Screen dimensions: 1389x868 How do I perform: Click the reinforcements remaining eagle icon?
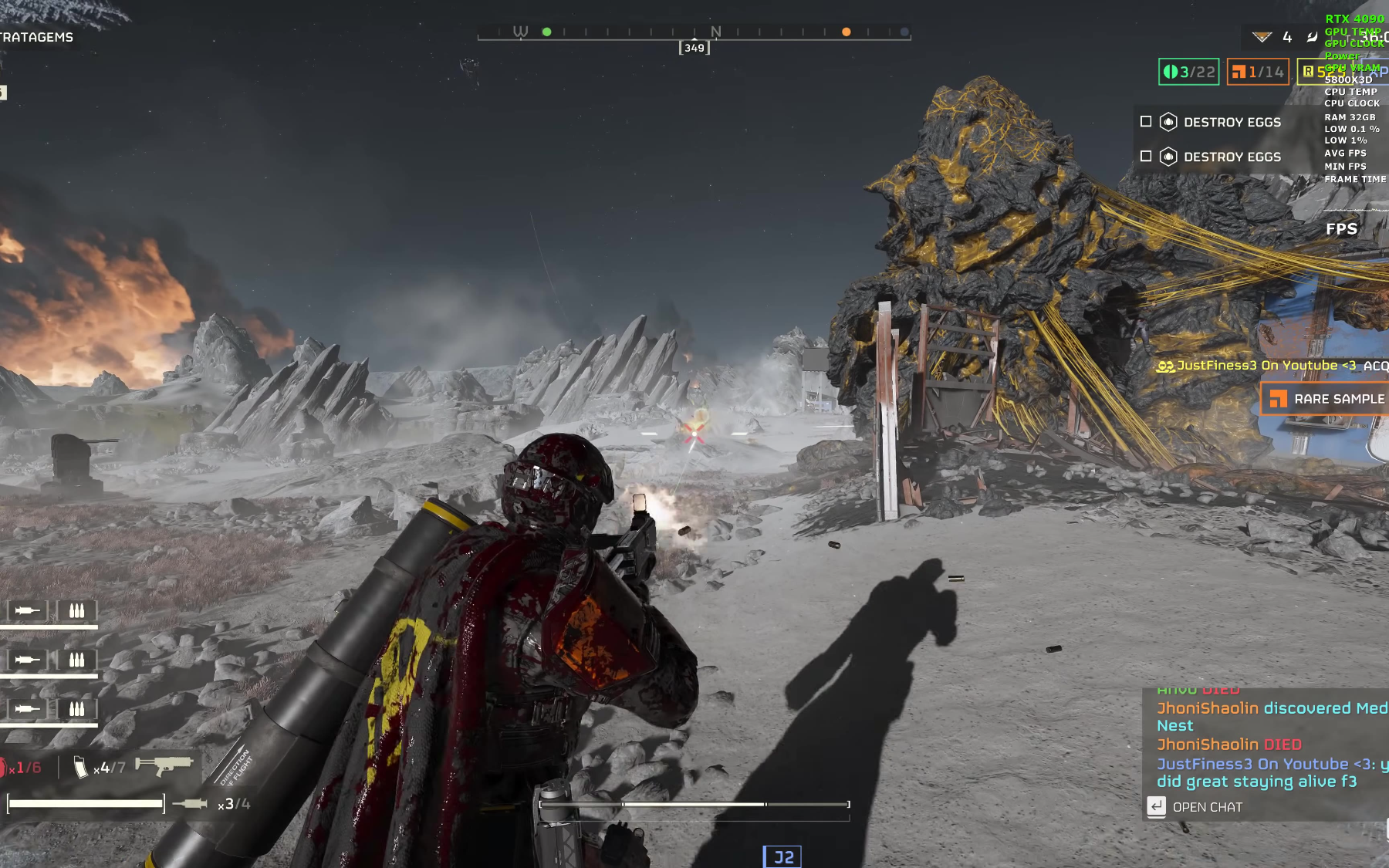[x=1262, y=37]
